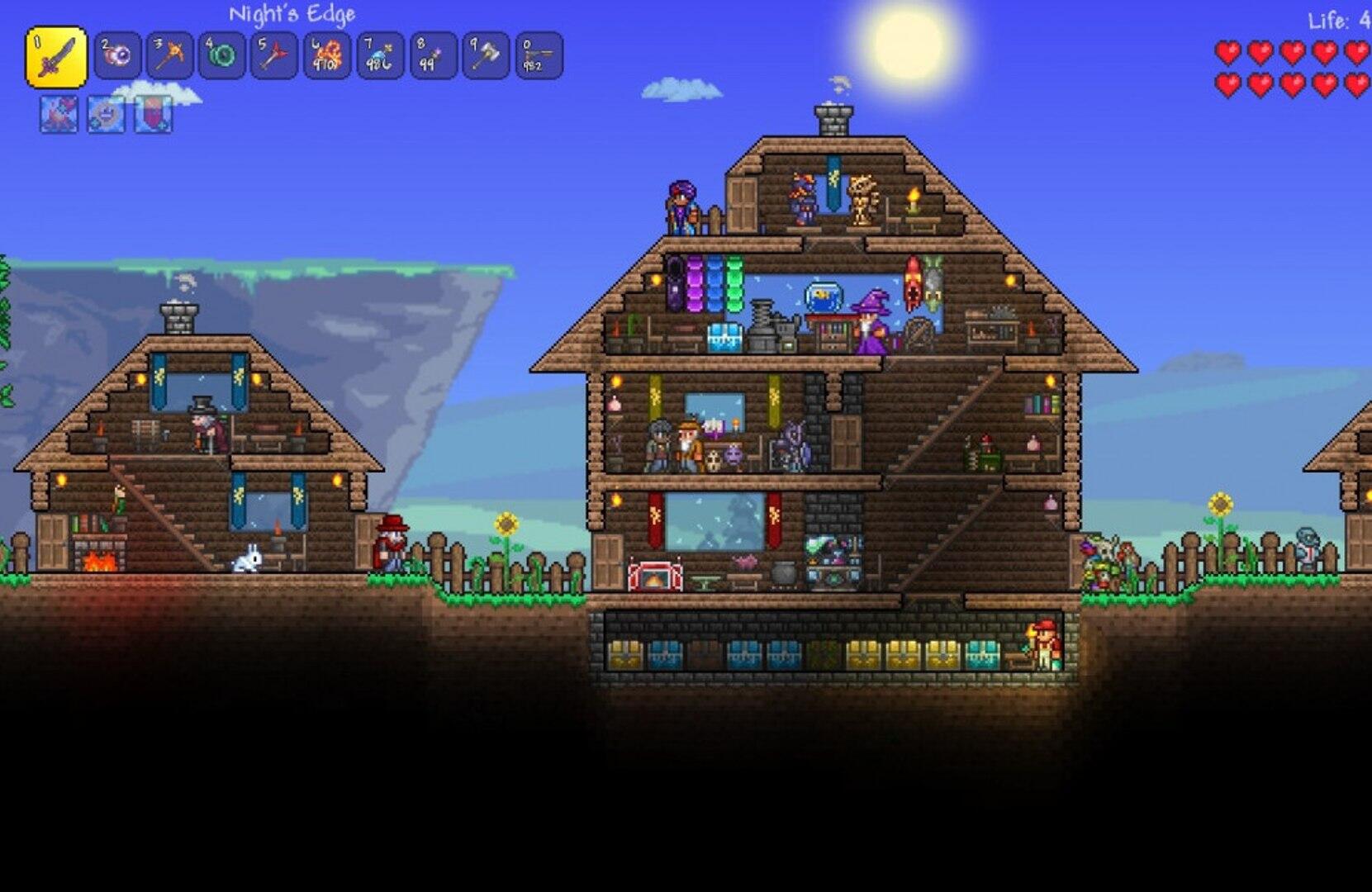Click the round smiling-face buff icon
This screenshot has width=1372, height=892.
tap(107, 114)
